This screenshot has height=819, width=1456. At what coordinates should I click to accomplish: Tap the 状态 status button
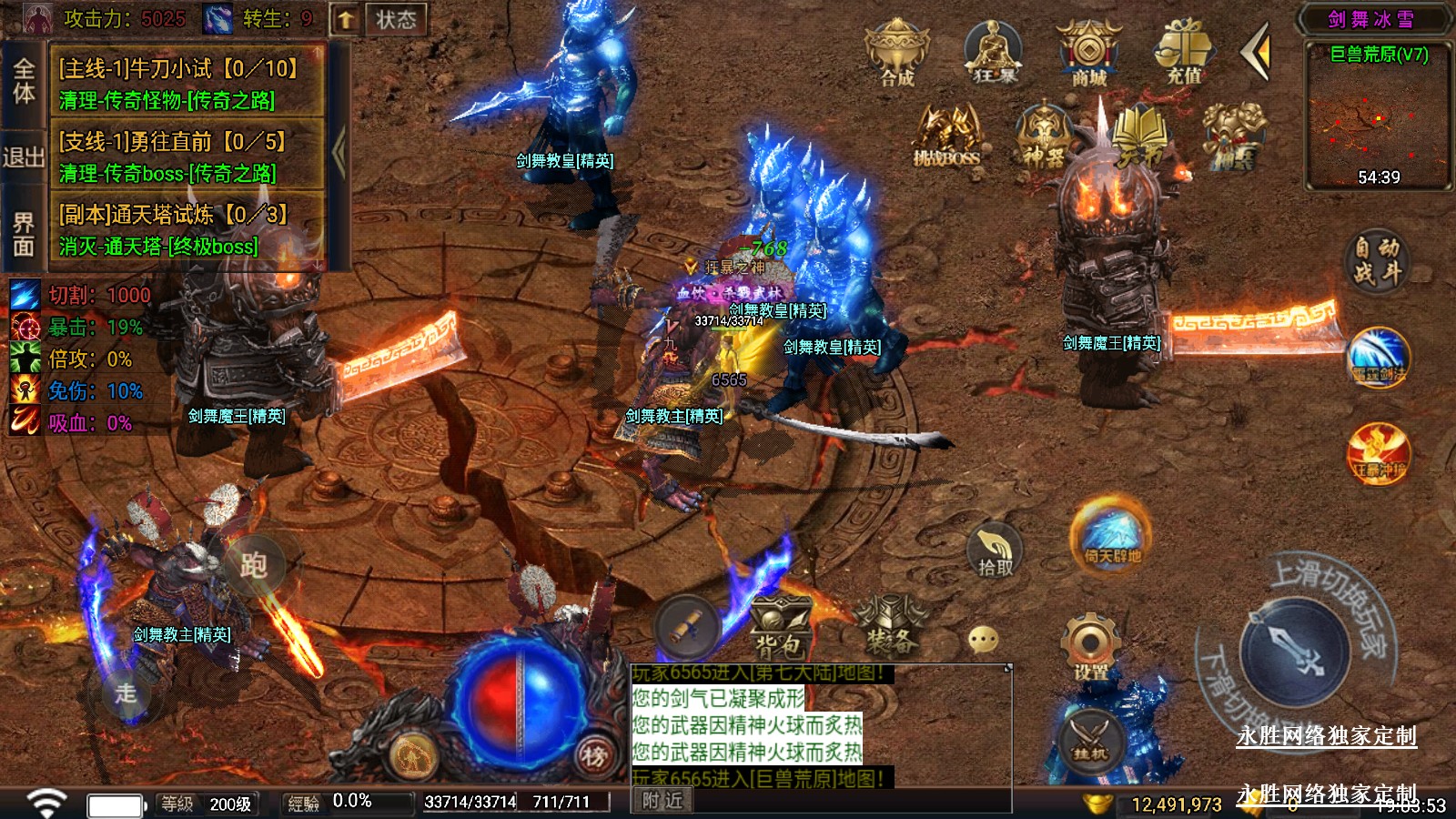(x=395, y=19)
